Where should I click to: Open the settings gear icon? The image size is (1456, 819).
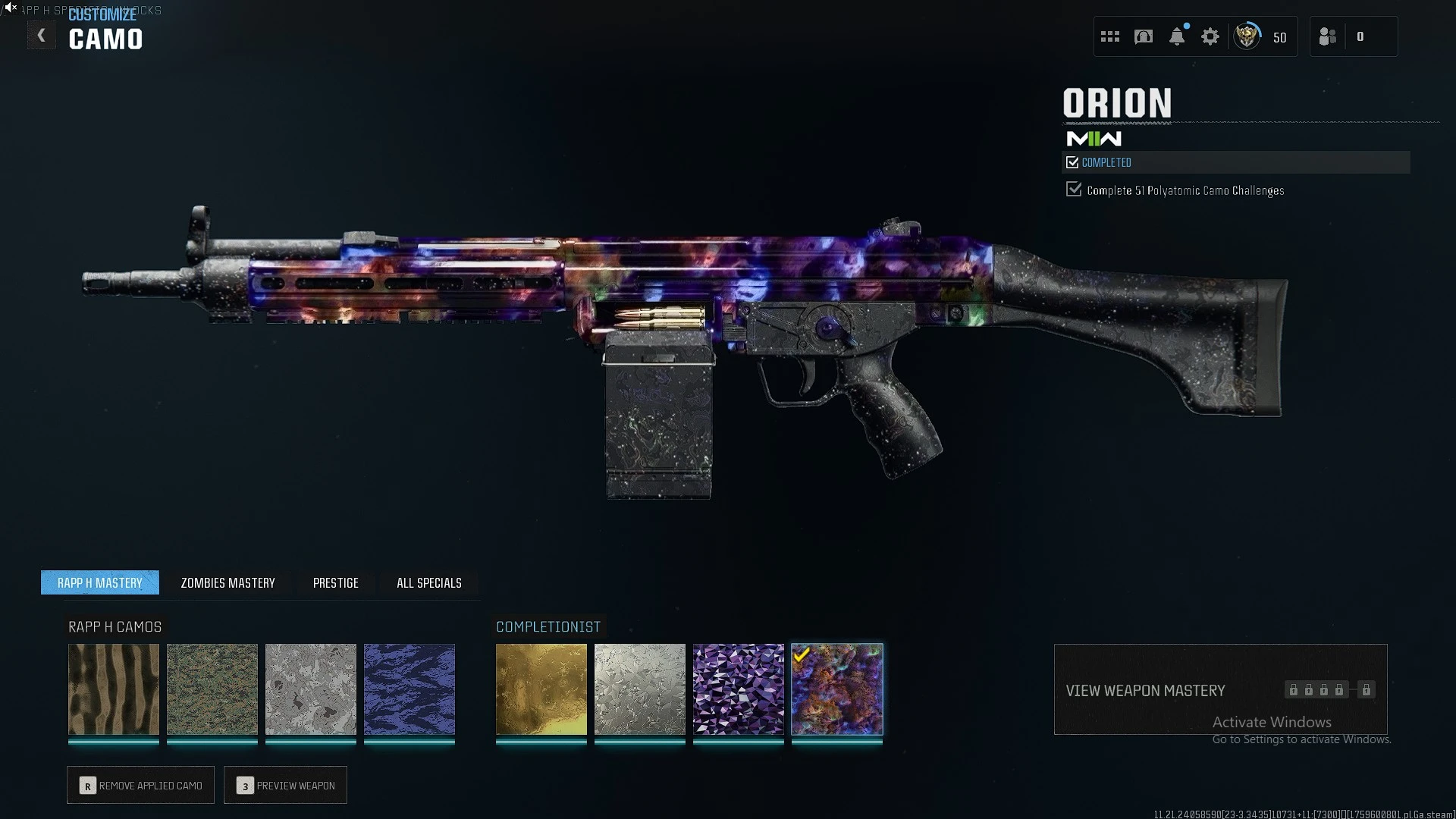point(1210,36)
